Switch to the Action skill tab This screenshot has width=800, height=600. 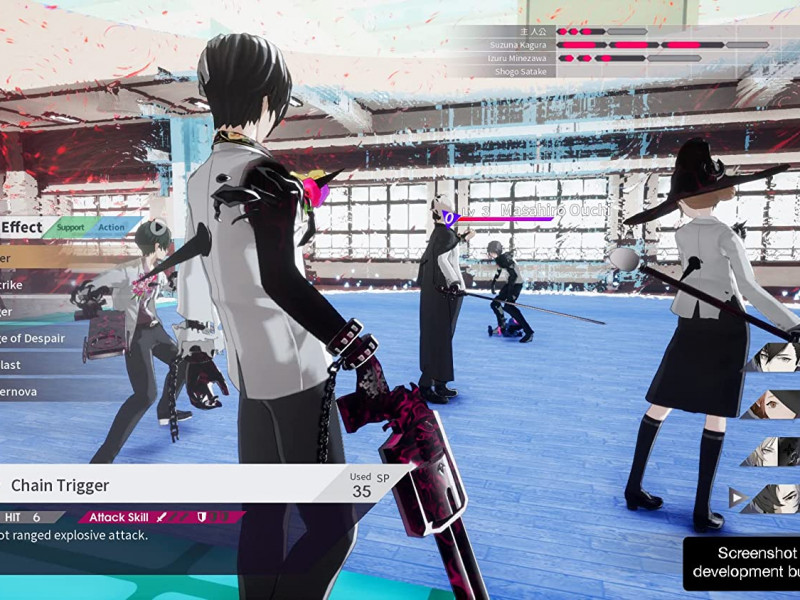click(x=111, y=228)
